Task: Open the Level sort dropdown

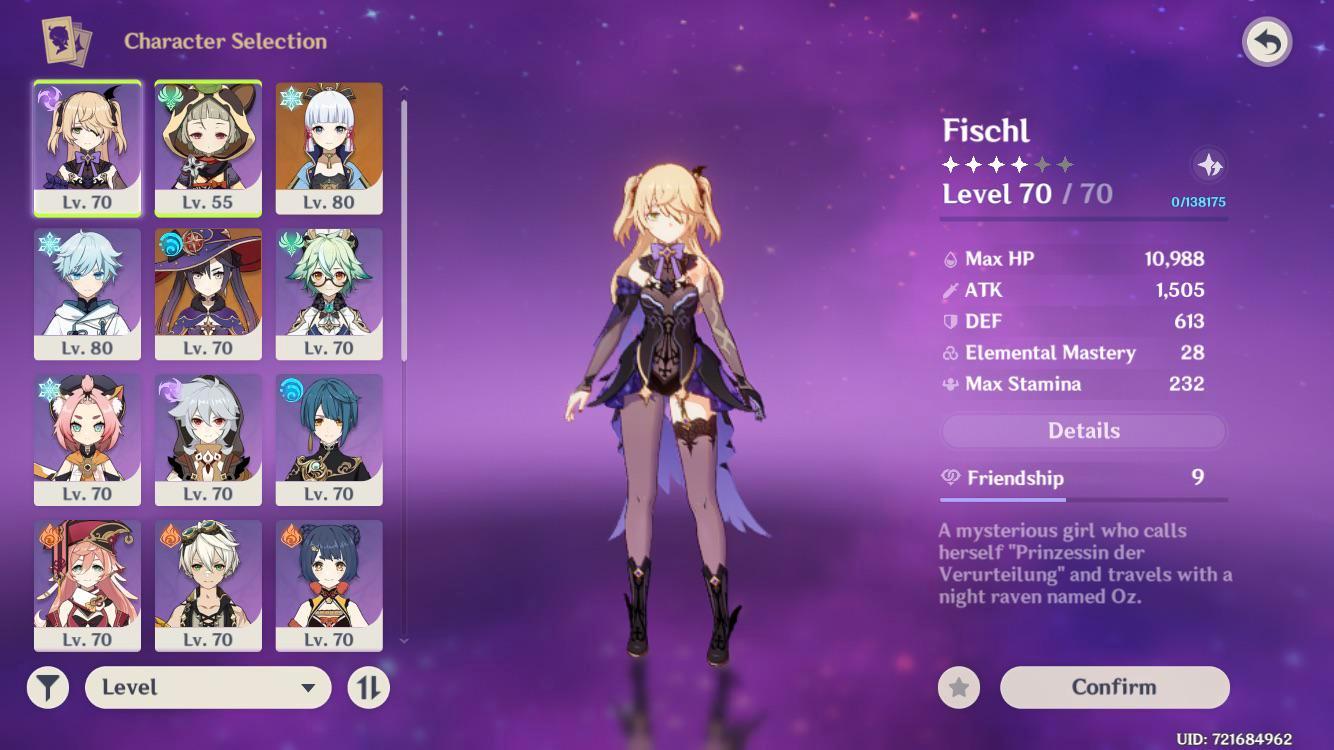Action: (x=207, y=687)
